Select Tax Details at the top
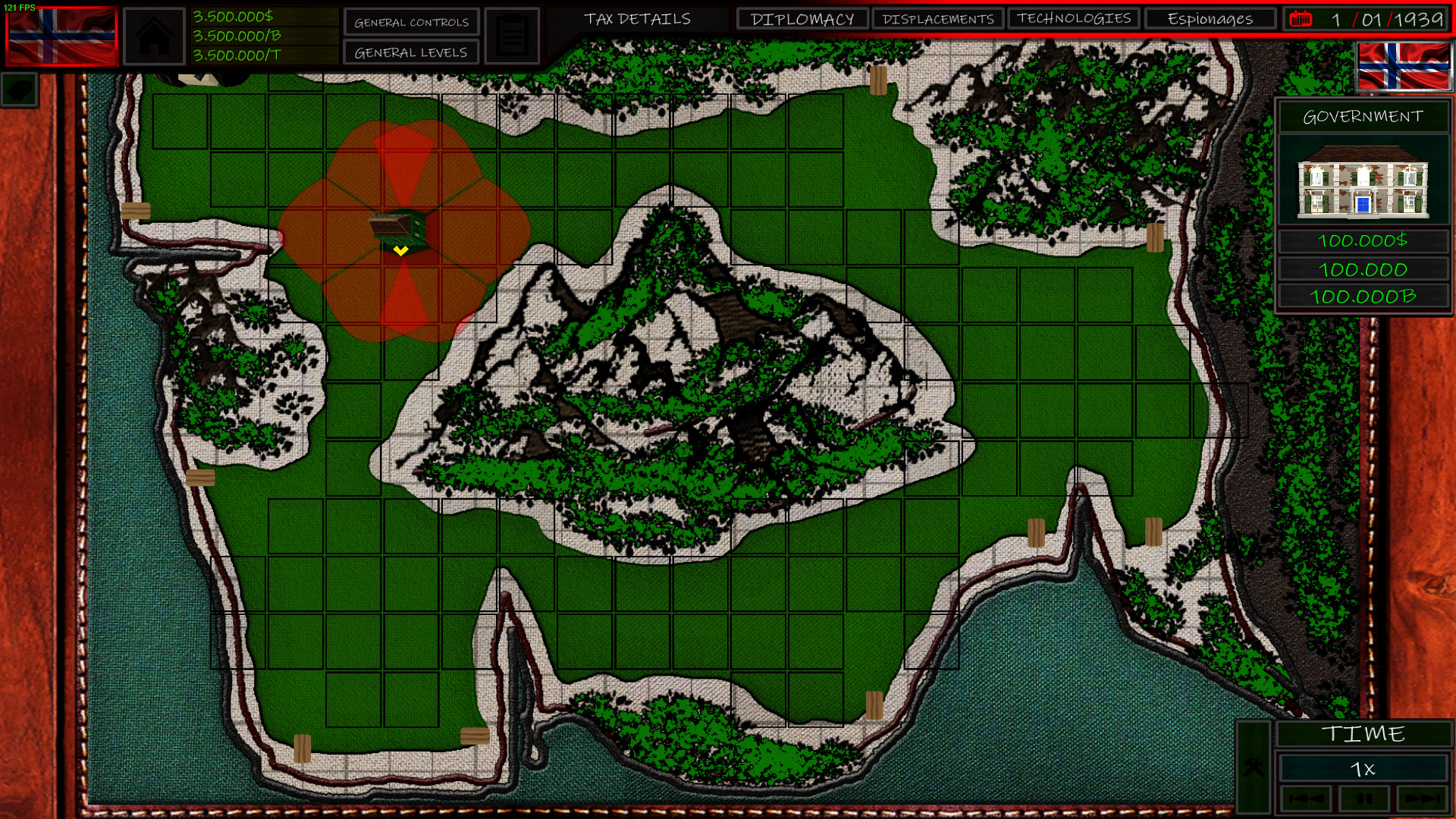The width and height of the screenshot is (1456, 819). click(x=638, y=19)
